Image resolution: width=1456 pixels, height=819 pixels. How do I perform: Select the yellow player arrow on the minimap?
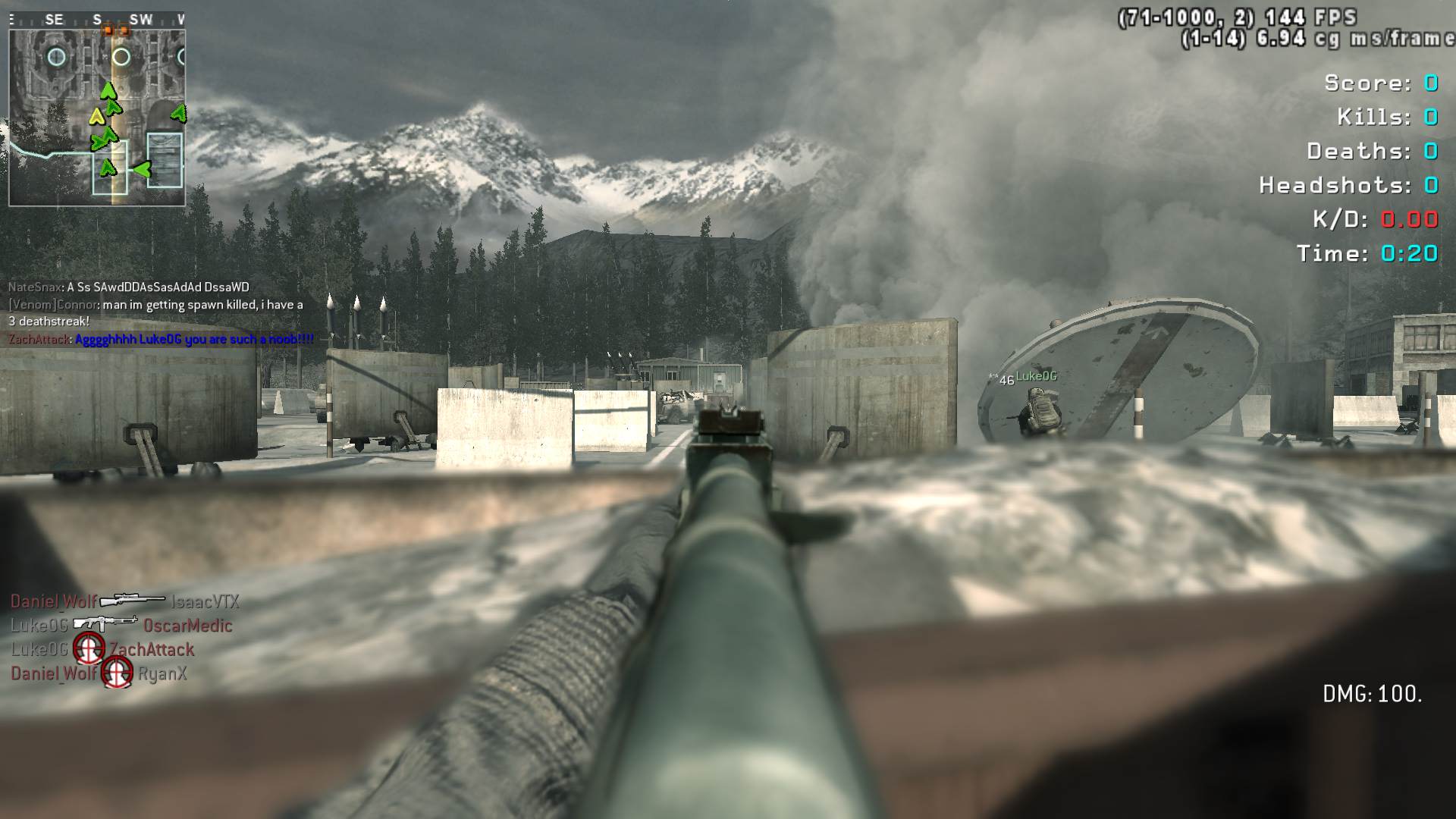96,117
